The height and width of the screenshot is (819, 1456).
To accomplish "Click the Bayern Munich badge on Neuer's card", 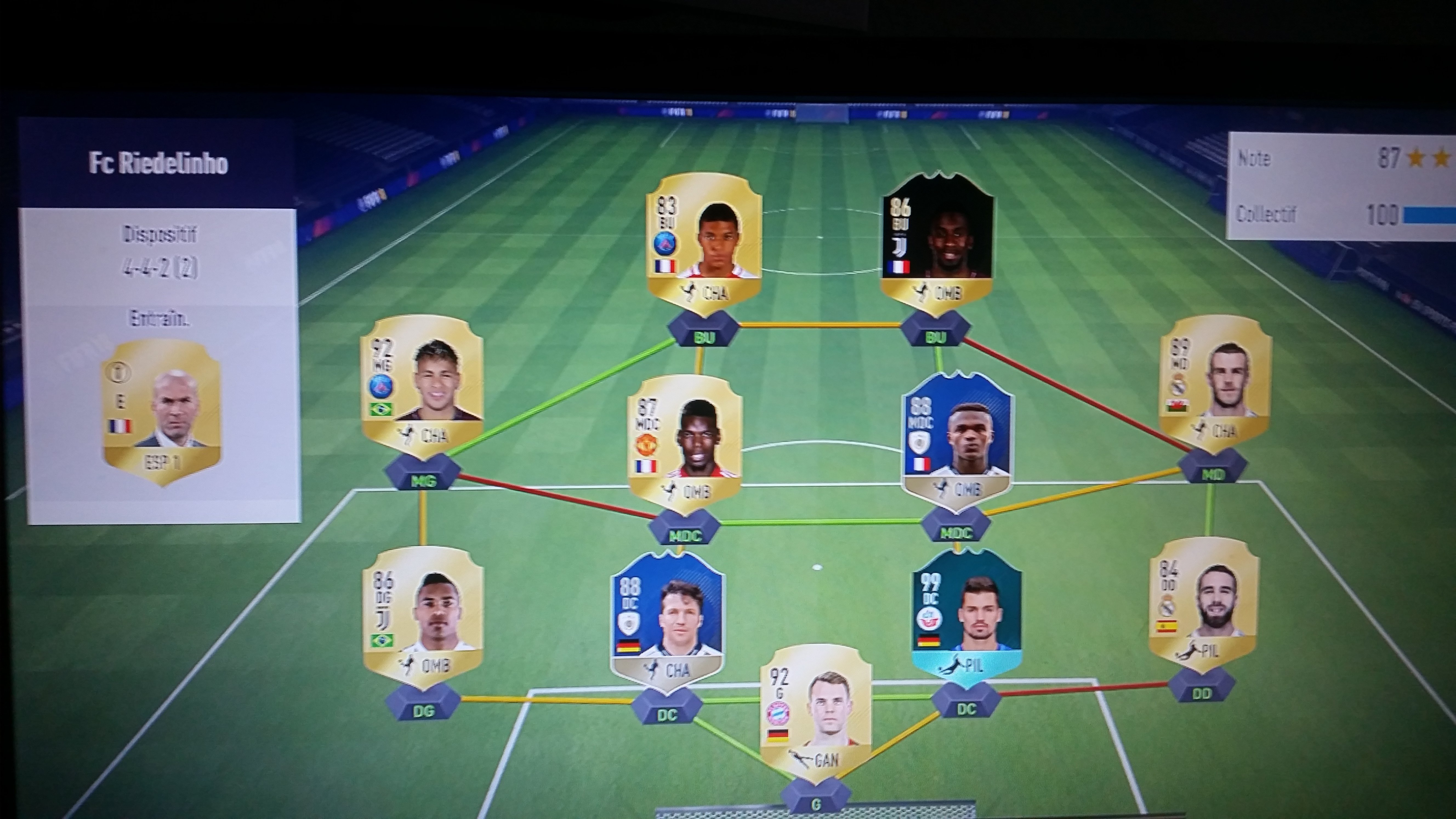I will point(778,713).
